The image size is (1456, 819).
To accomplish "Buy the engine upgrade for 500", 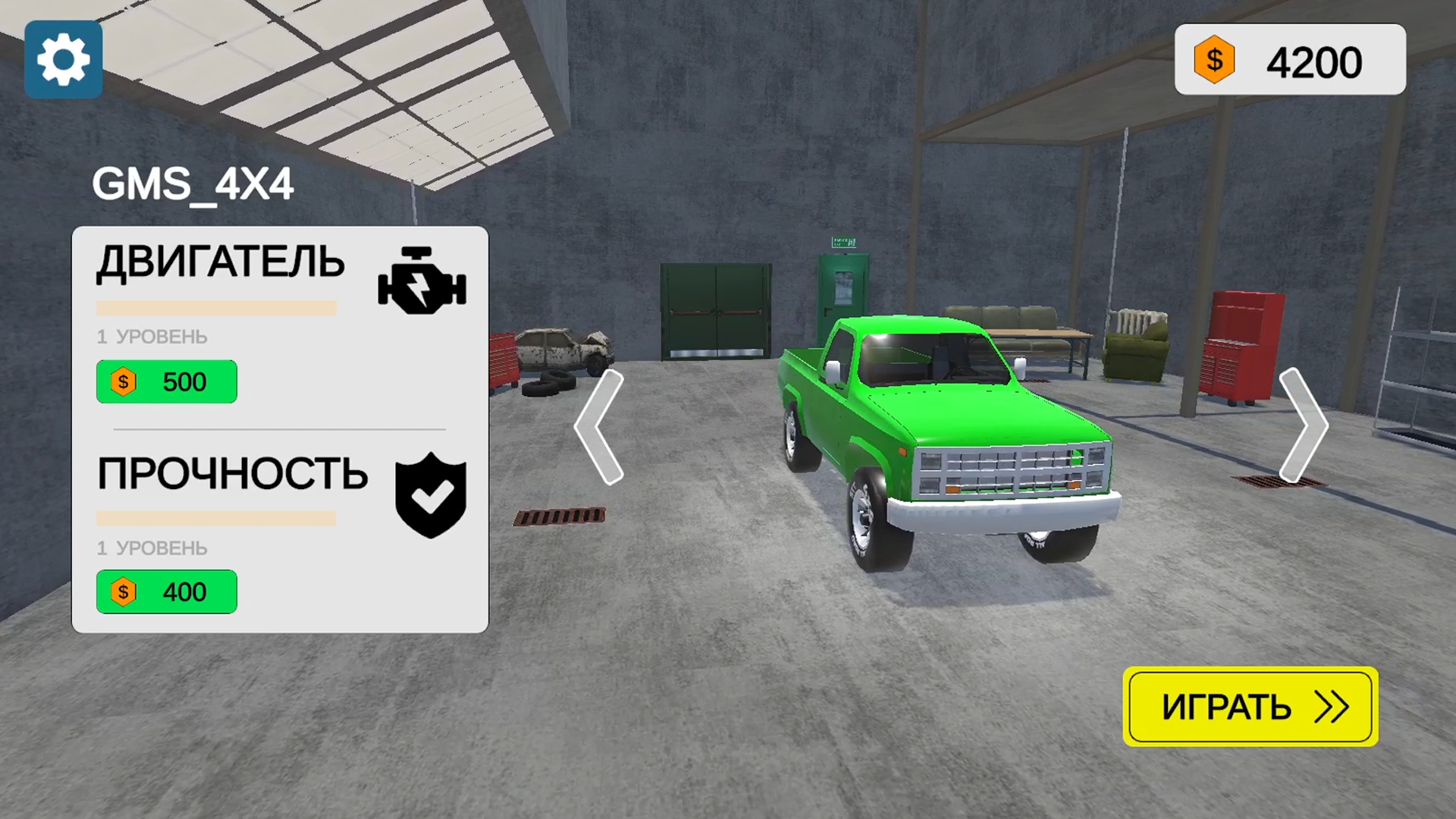I will click(x=166, y=381).
